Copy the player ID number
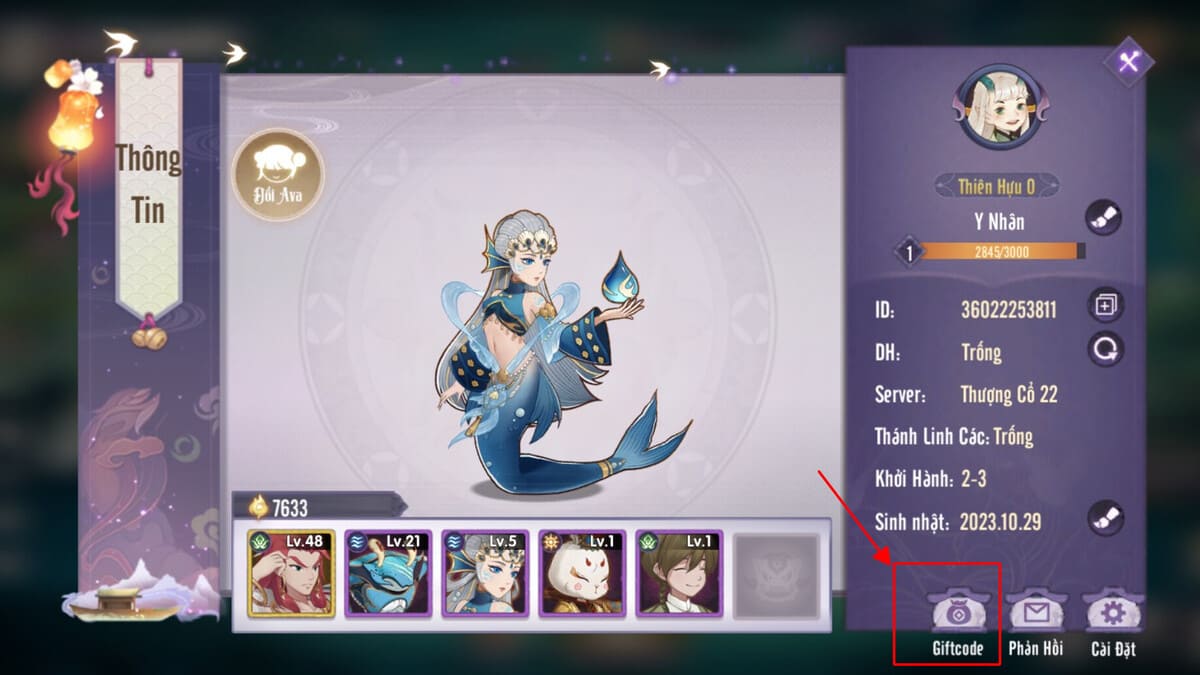 pos(1105,305)
